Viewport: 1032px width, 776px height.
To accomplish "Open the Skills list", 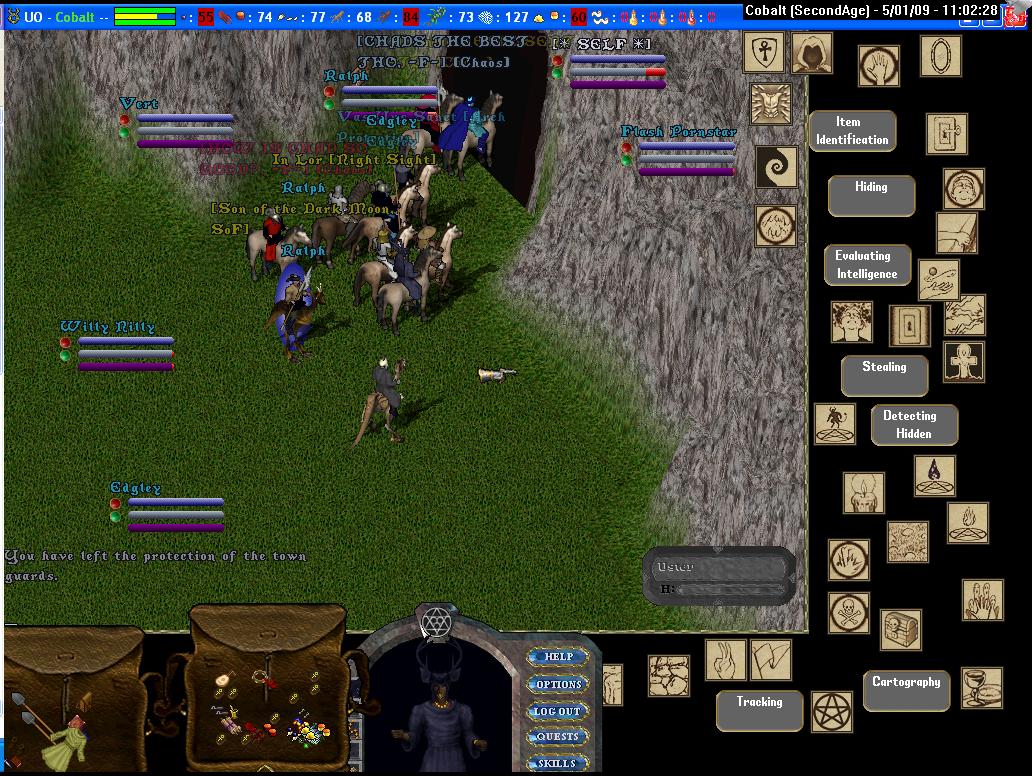I will (558, 763).
